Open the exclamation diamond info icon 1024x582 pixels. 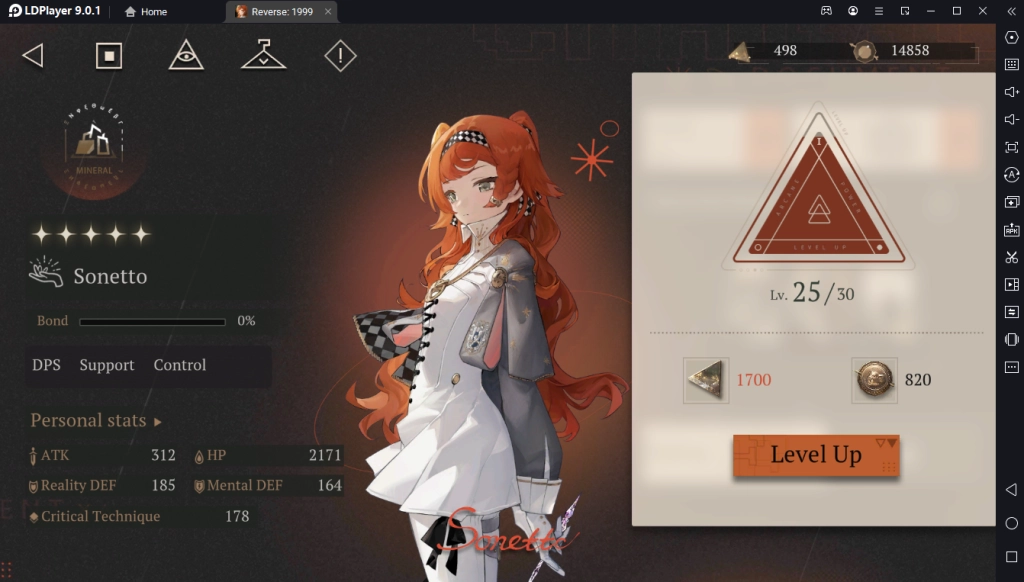(x=340, y=55)
